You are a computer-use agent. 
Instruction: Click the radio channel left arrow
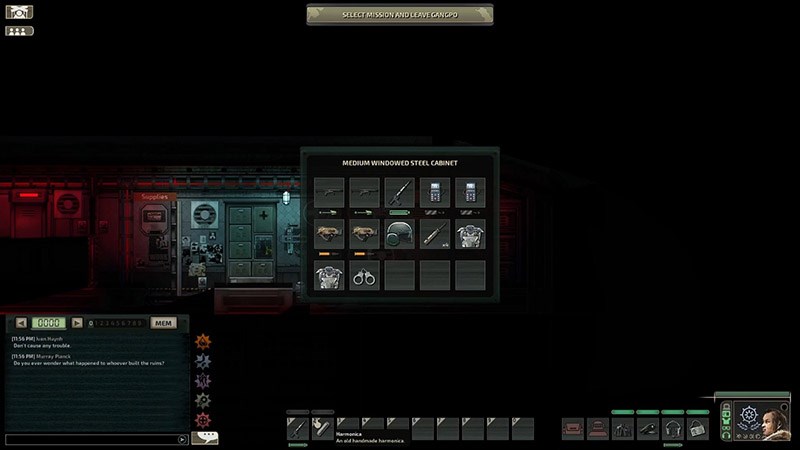(x=21, y=323)
